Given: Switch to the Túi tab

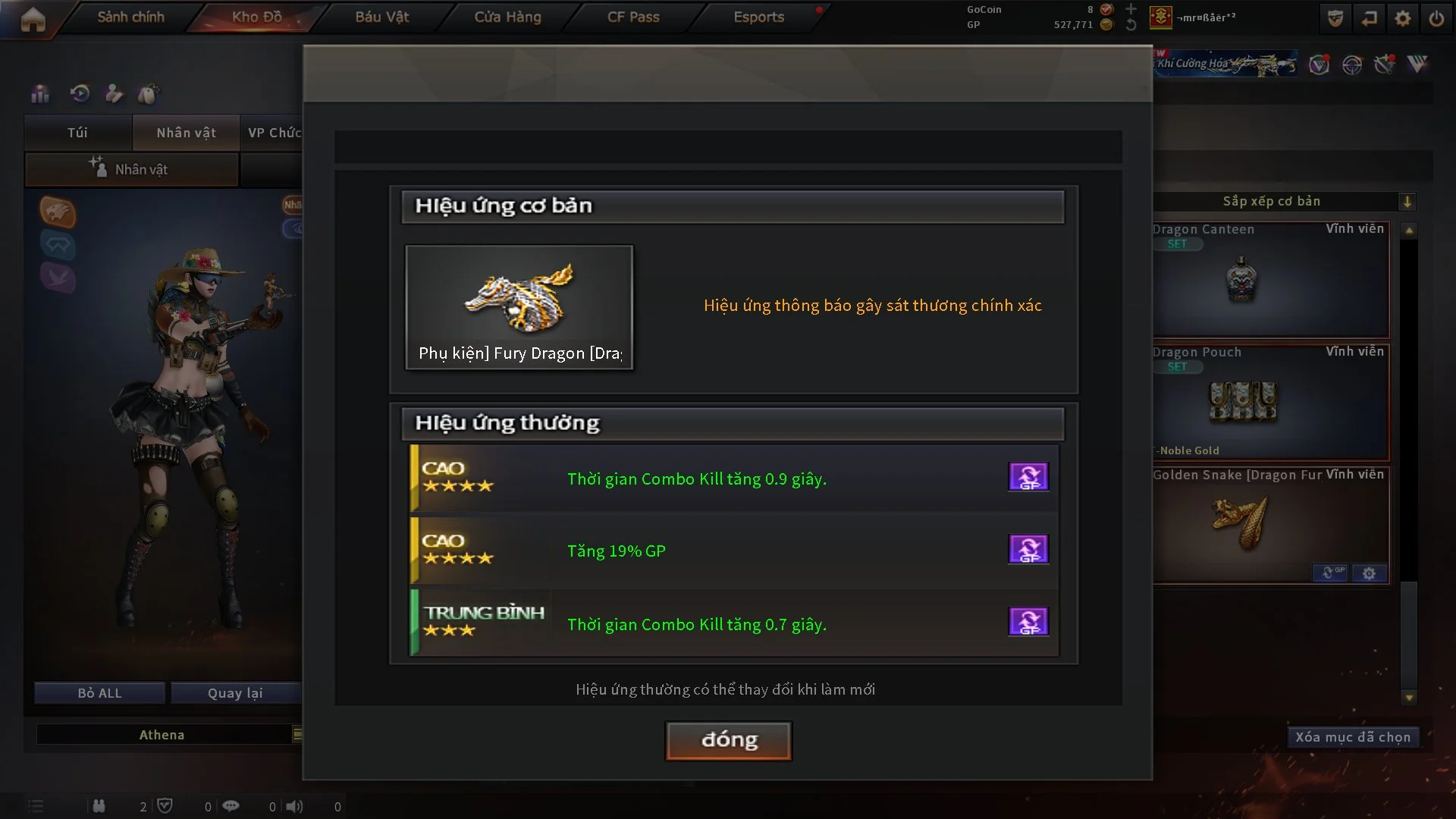Looking at the screenshot, I should (77, 133).
